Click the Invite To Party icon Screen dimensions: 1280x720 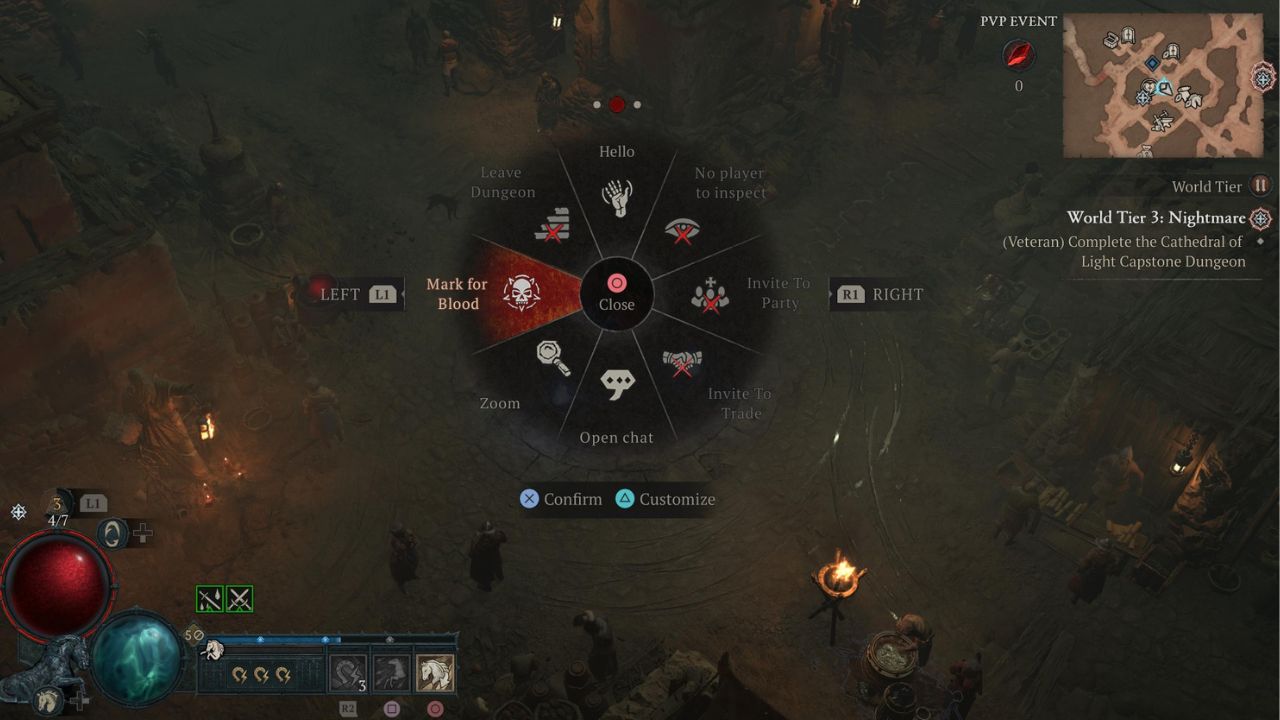[708, 294]
